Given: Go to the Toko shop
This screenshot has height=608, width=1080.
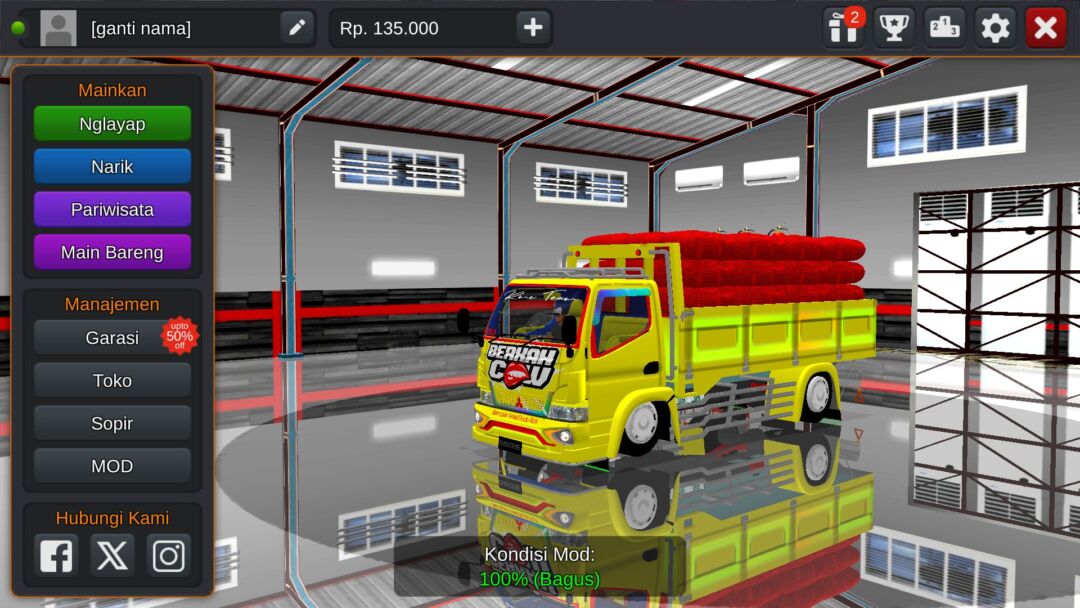Looking at the screenshot, I should coord(112,381).
